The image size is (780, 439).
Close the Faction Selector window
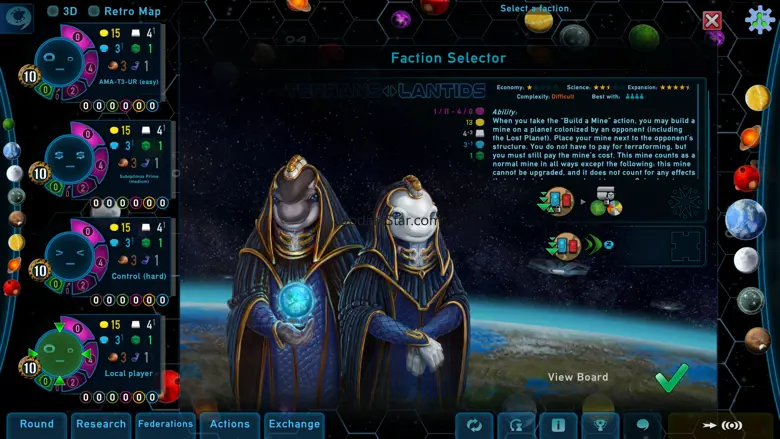[x=712, y=21]
